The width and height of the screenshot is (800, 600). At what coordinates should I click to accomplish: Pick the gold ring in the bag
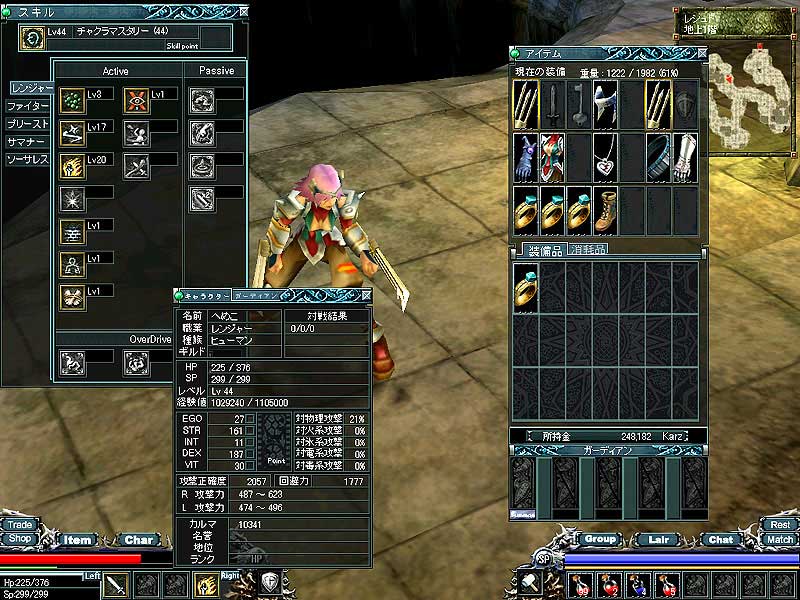tap(526, 289)
